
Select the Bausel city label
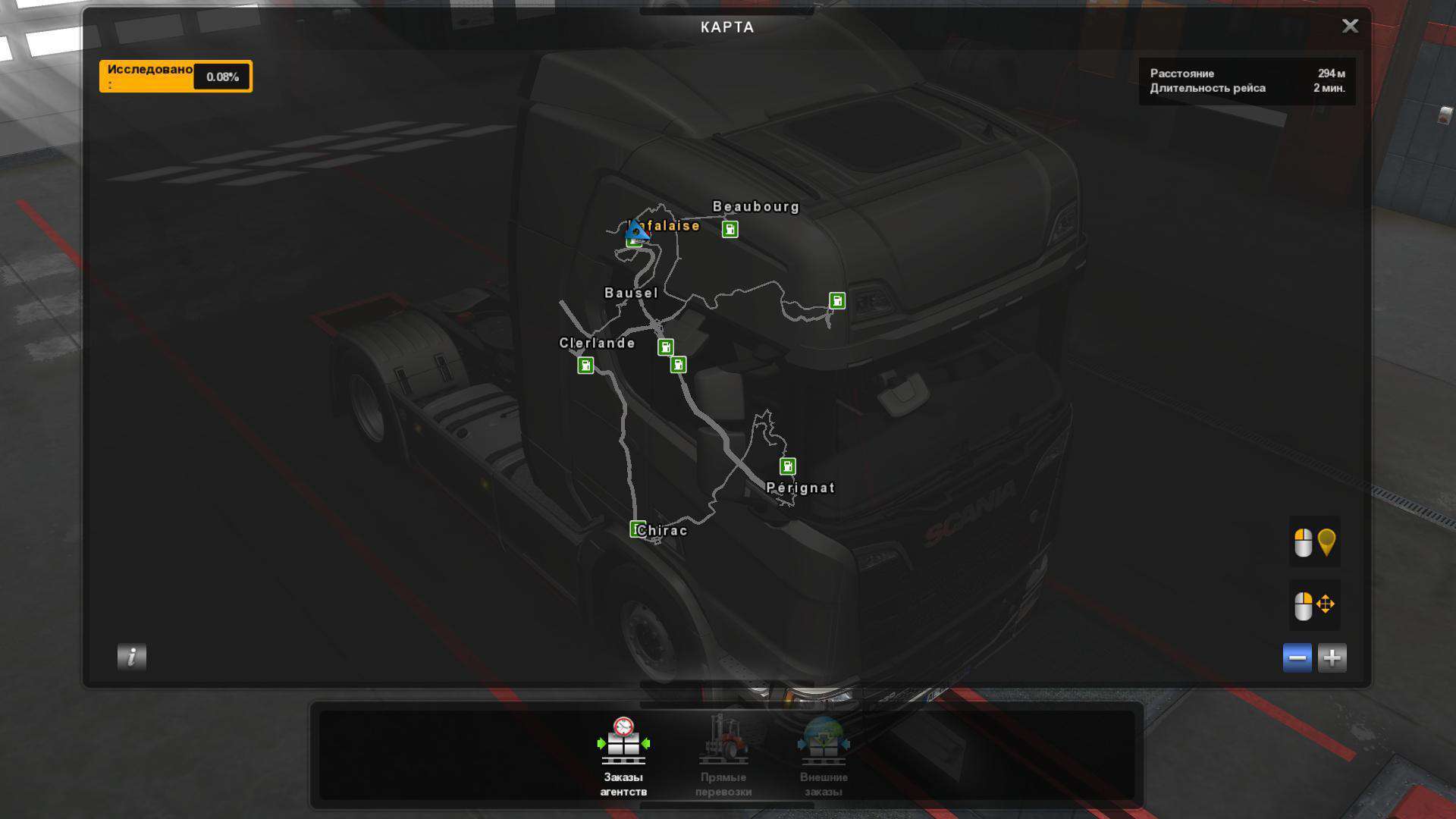point(631,293)
